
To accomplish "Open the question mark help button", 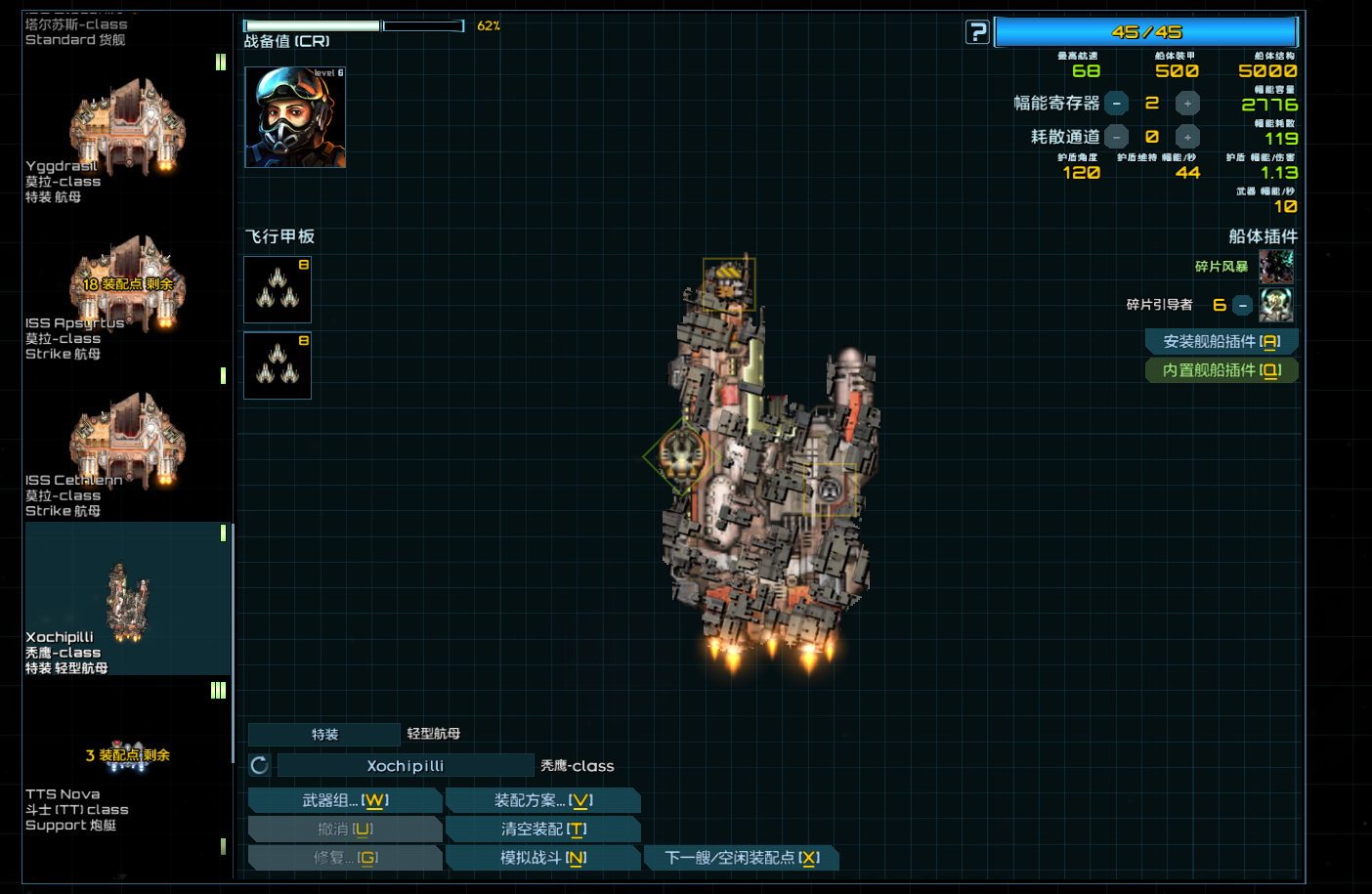I will tap(977, 32).
